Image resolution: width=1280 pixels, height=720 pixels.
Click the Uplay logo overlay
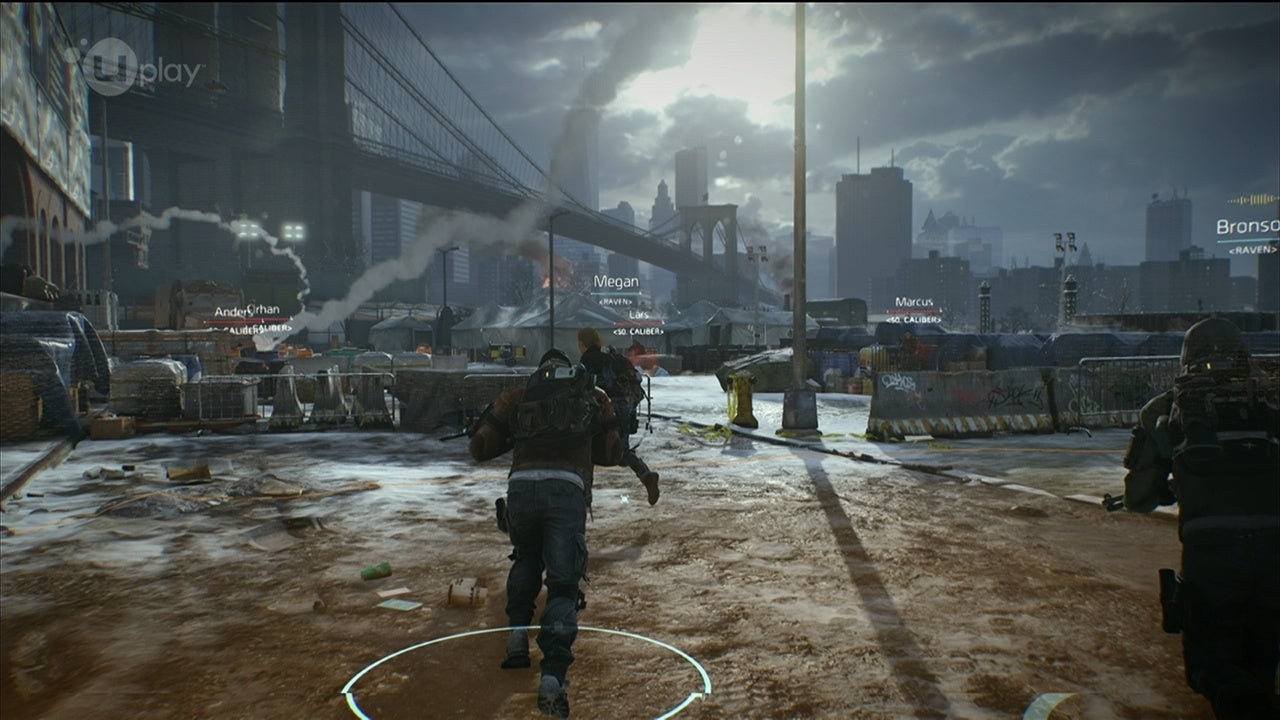point(137,68)
